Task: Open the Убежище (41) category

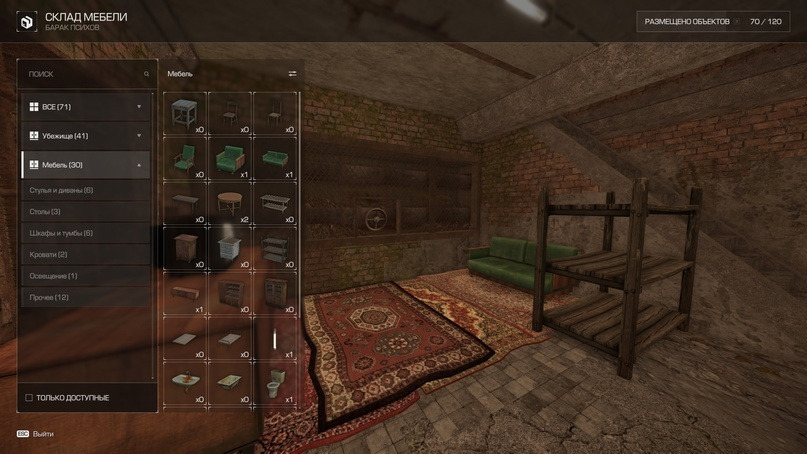Action: (87, 136)
